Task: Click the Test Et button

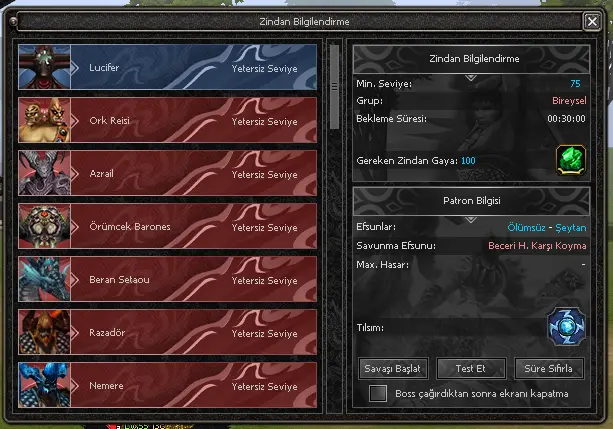Action: (x=470, y=368)
